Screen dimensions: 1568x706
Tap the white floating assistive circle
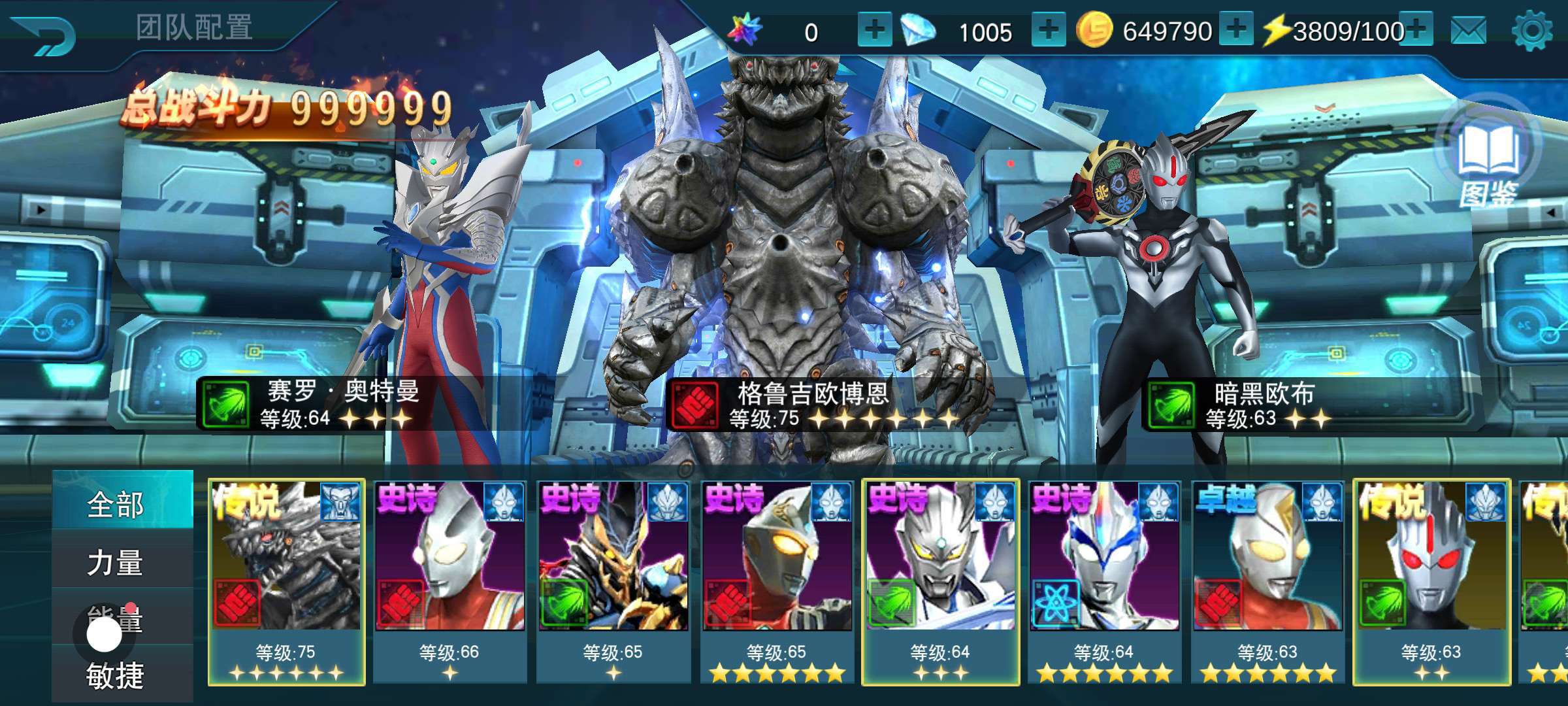pyautogui.click(x=105, y=634)
